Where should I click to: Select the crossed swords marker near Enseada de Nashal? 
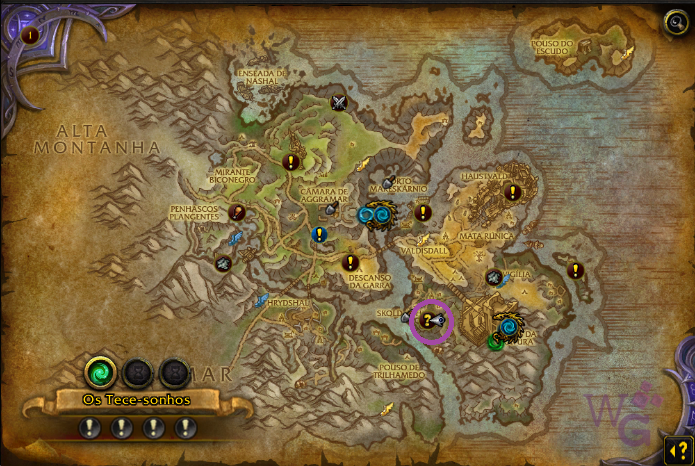(339, 102)
